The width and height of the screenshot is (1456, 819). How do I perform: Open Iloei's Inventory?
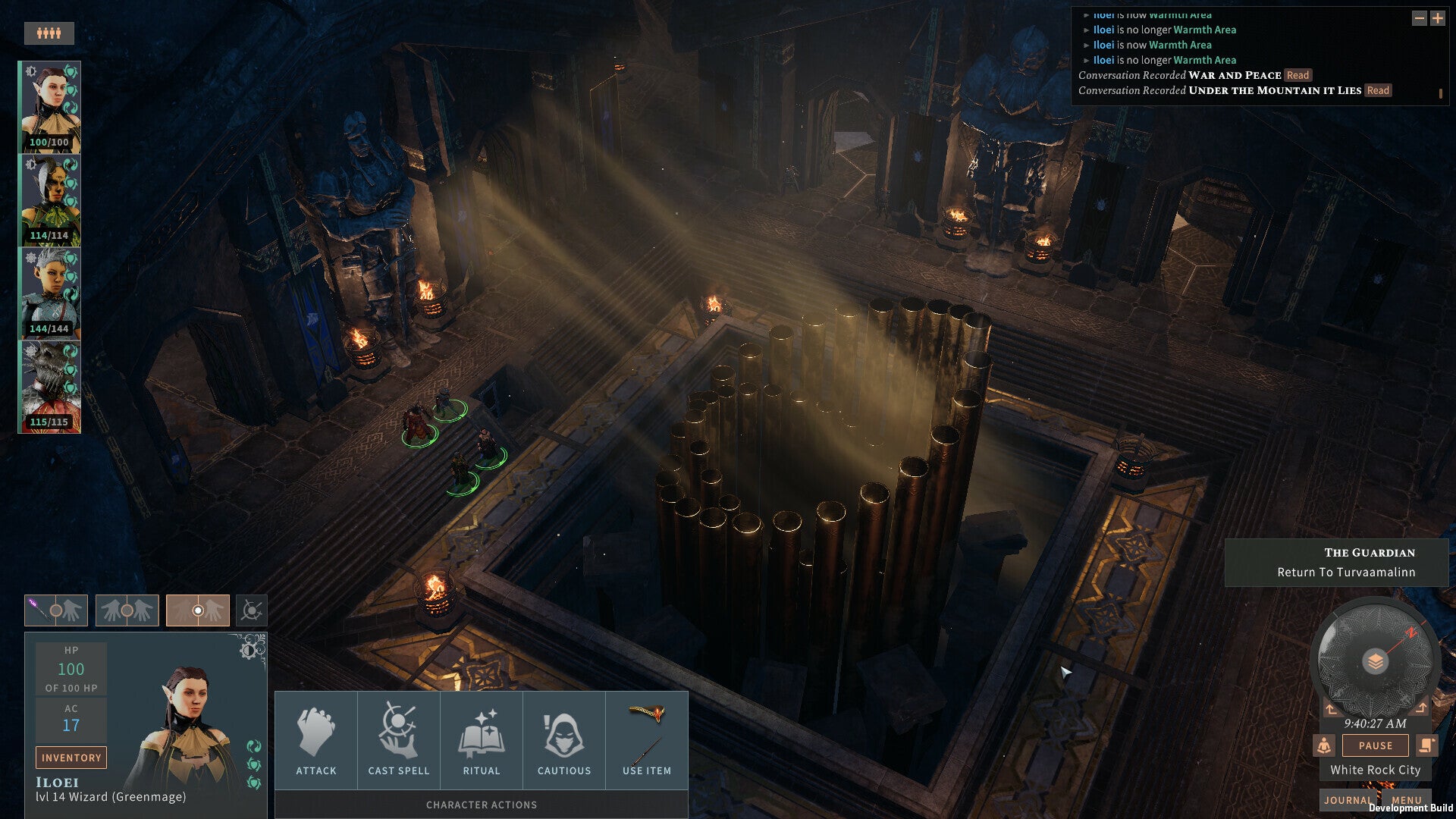(x=71, y=758)
